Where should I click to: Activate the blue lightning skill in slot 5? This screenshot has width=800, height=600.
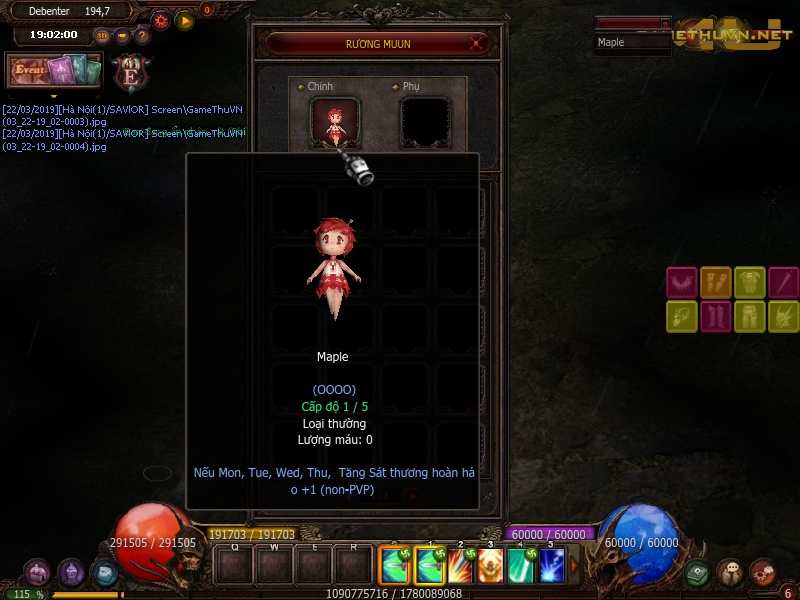point(551,566)
